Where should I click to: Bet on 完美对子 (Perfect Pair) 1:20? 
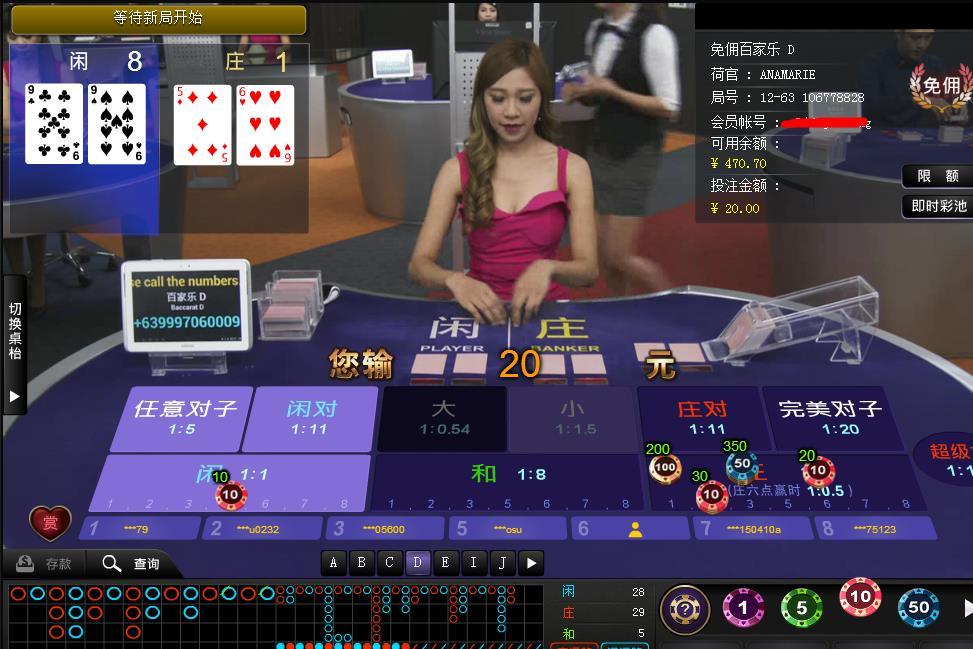coord(829,417)
